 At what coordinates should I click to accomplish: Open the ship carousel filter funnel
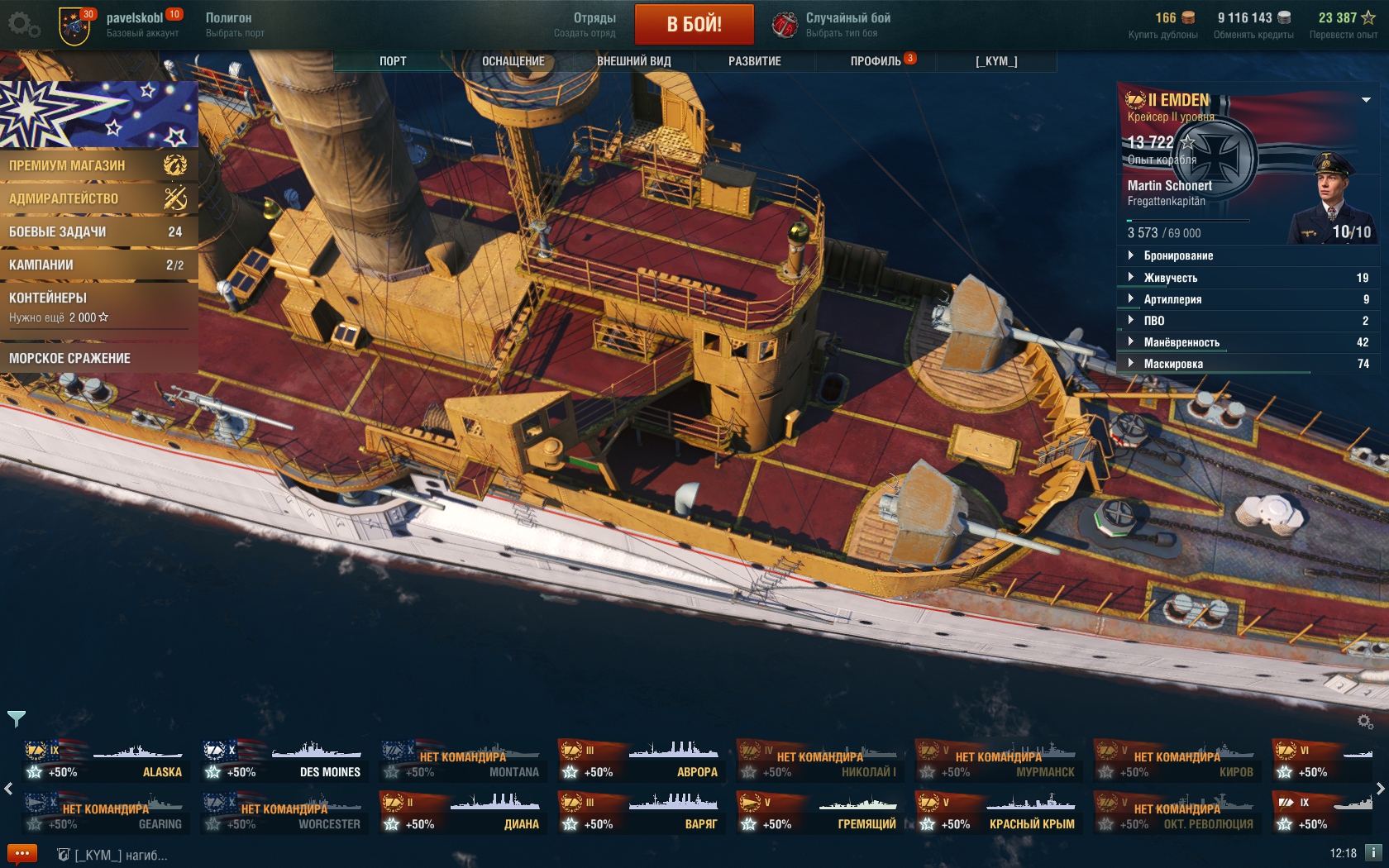[17, 718]
